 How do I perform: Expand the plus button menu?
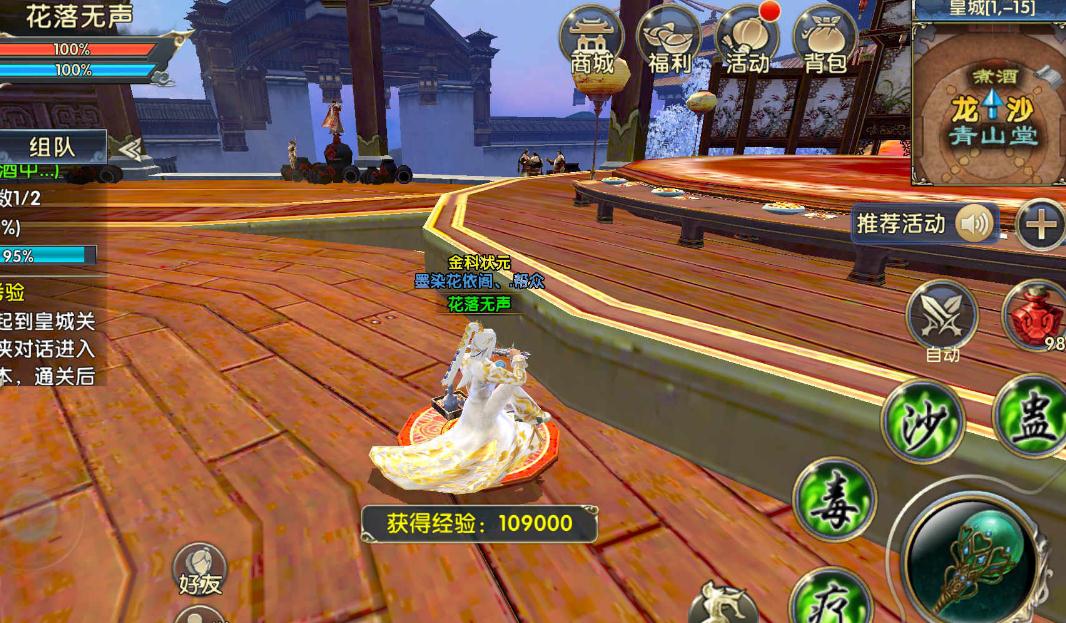pos(1040,224)
